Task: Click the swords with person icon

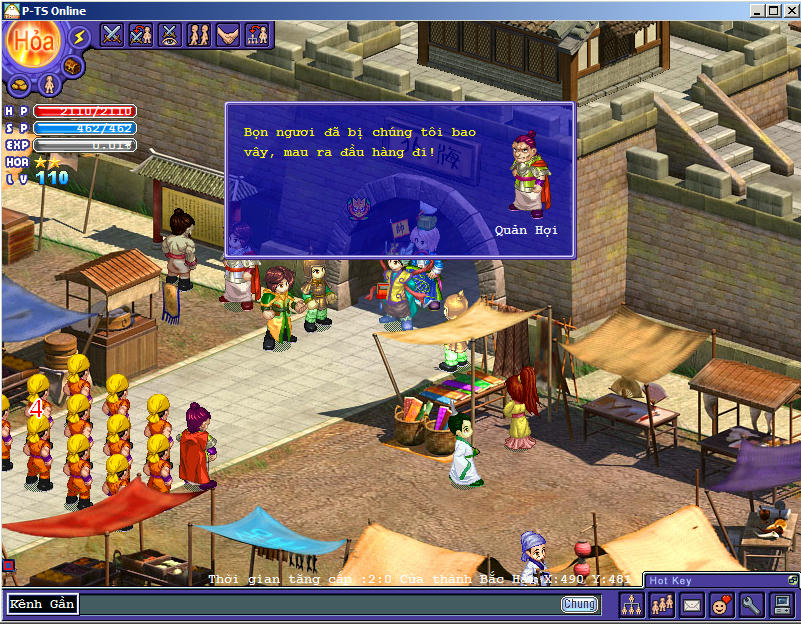Action: (x=141, y=34)
